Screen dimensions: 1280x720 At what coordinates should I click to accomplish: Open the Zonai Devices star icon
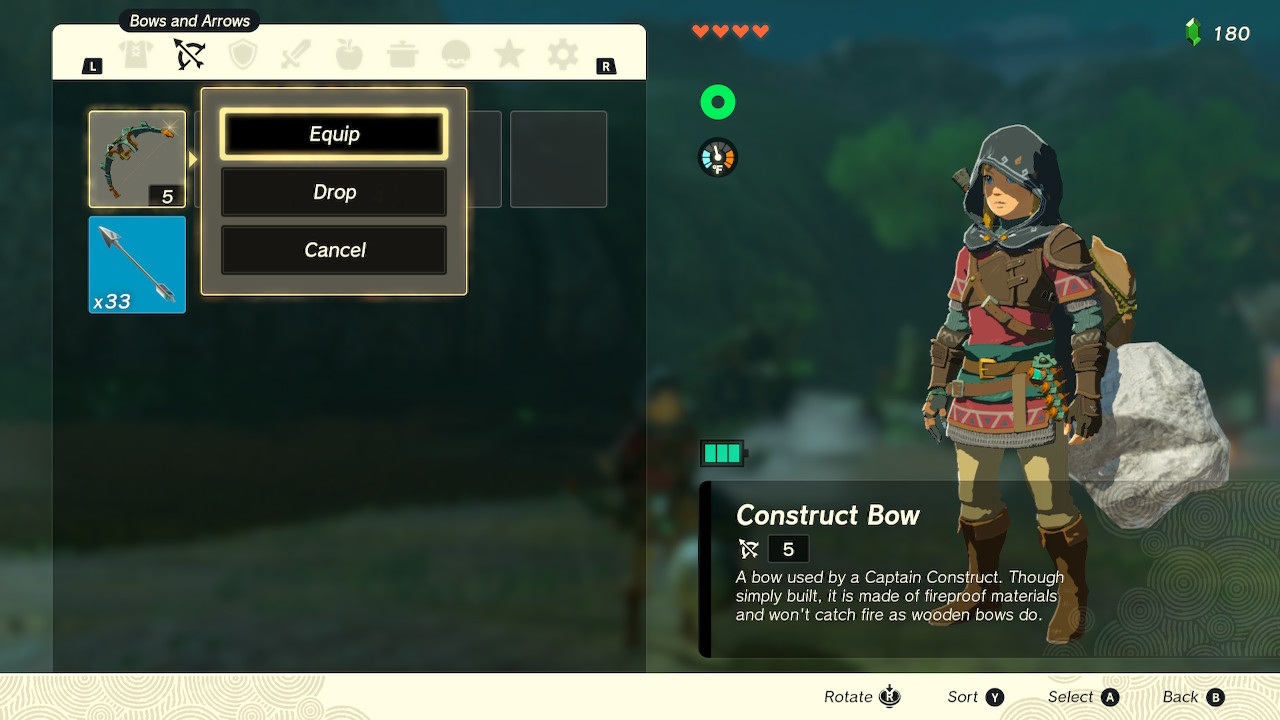click(508, 55)
